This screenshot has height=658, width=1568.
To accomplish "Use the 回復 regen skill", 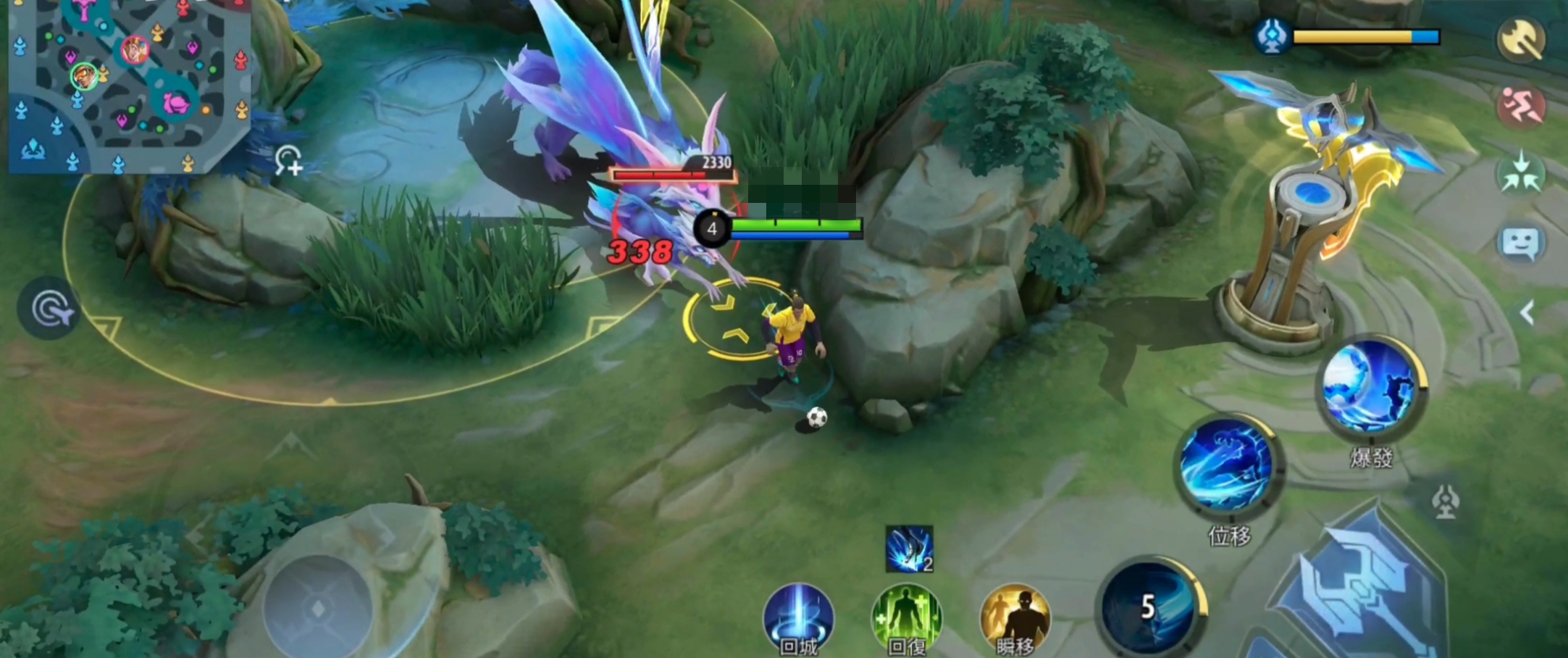I will pos(906,620).
